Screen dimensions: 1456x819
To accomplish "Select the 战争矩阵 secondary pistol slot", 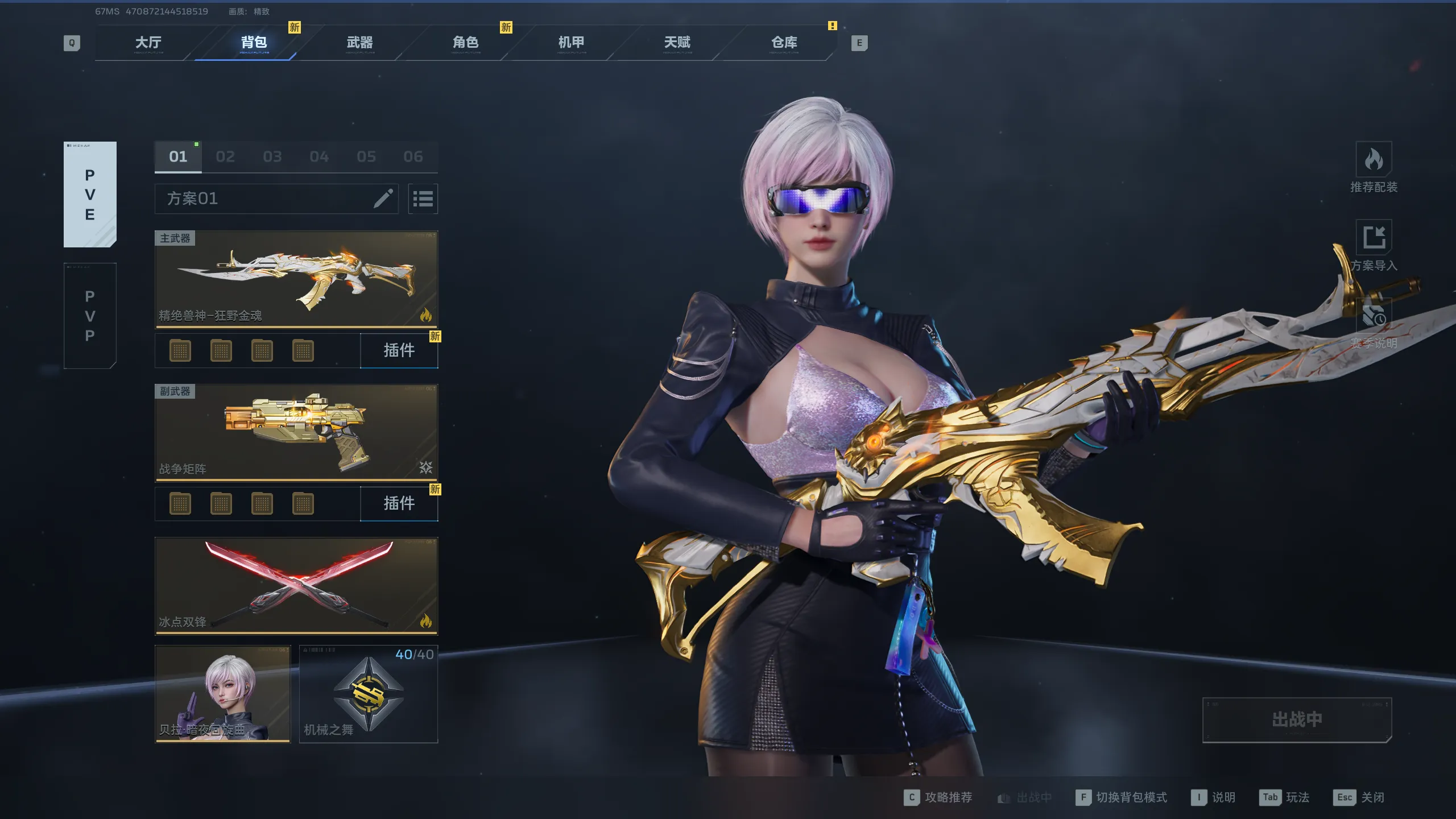I will point(296,432).
